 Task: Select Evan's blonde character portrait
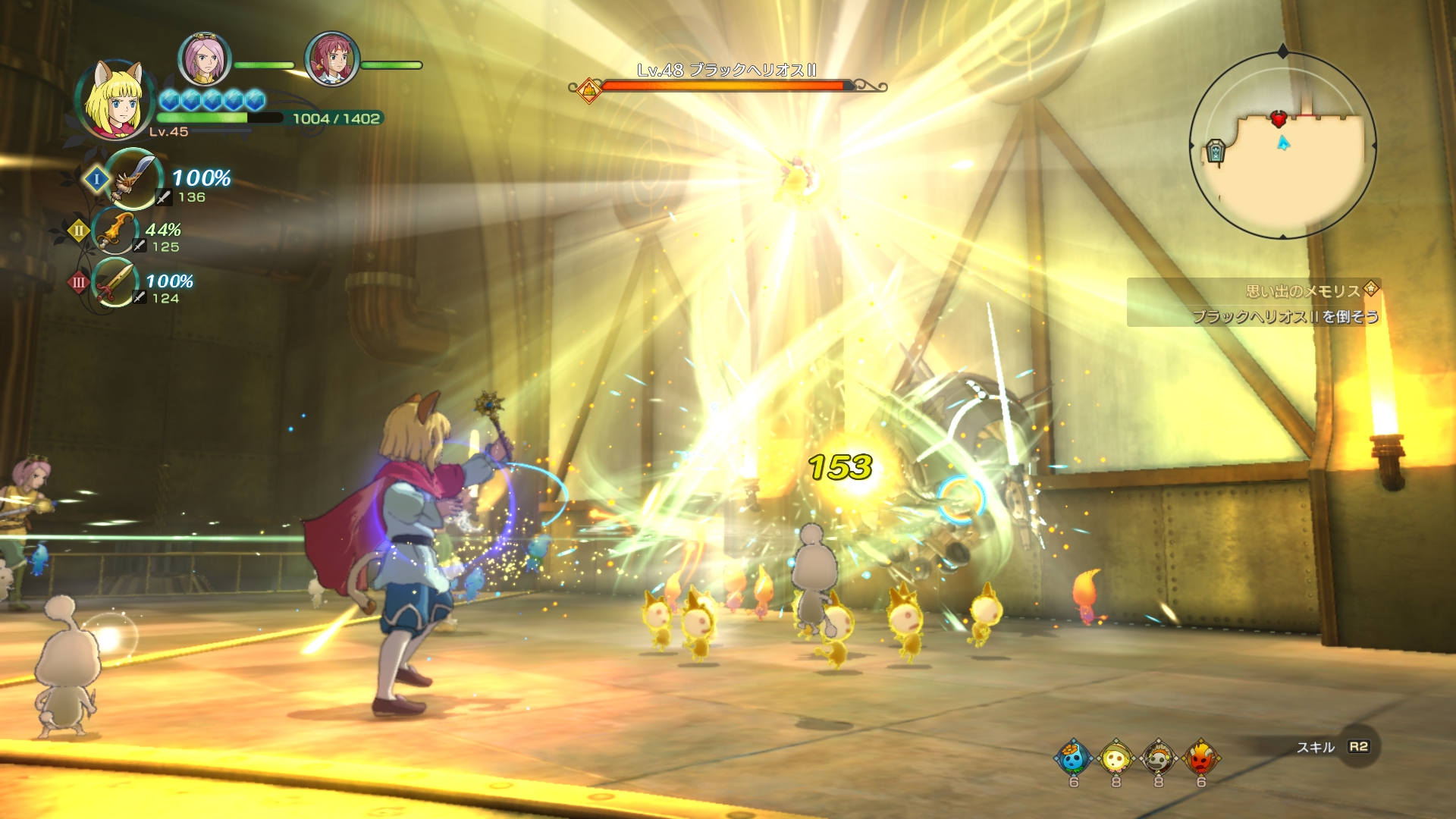[x=115, y=99]
